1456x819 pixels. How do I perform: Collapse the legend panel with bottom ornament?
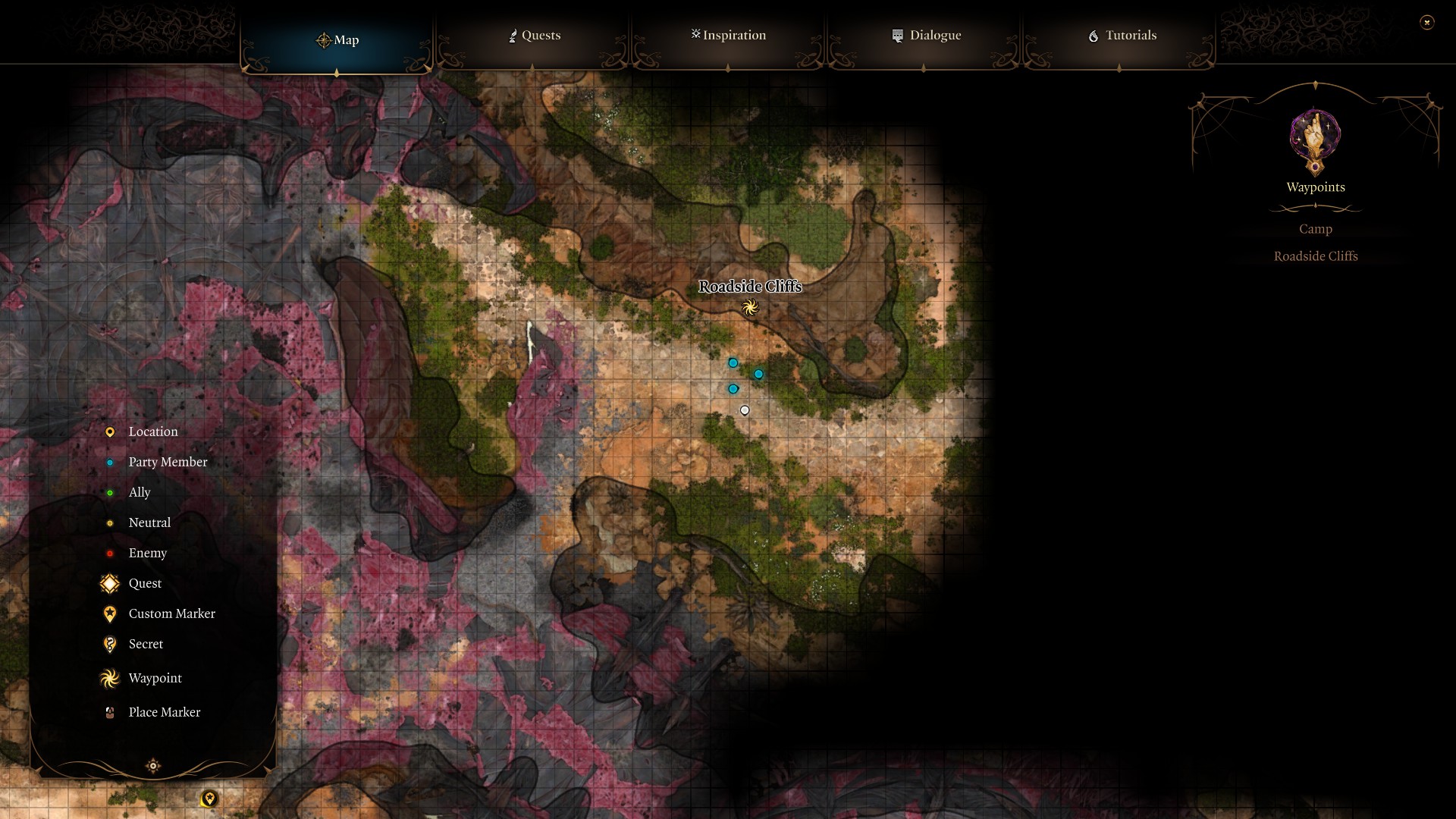[x=153, y=766]
